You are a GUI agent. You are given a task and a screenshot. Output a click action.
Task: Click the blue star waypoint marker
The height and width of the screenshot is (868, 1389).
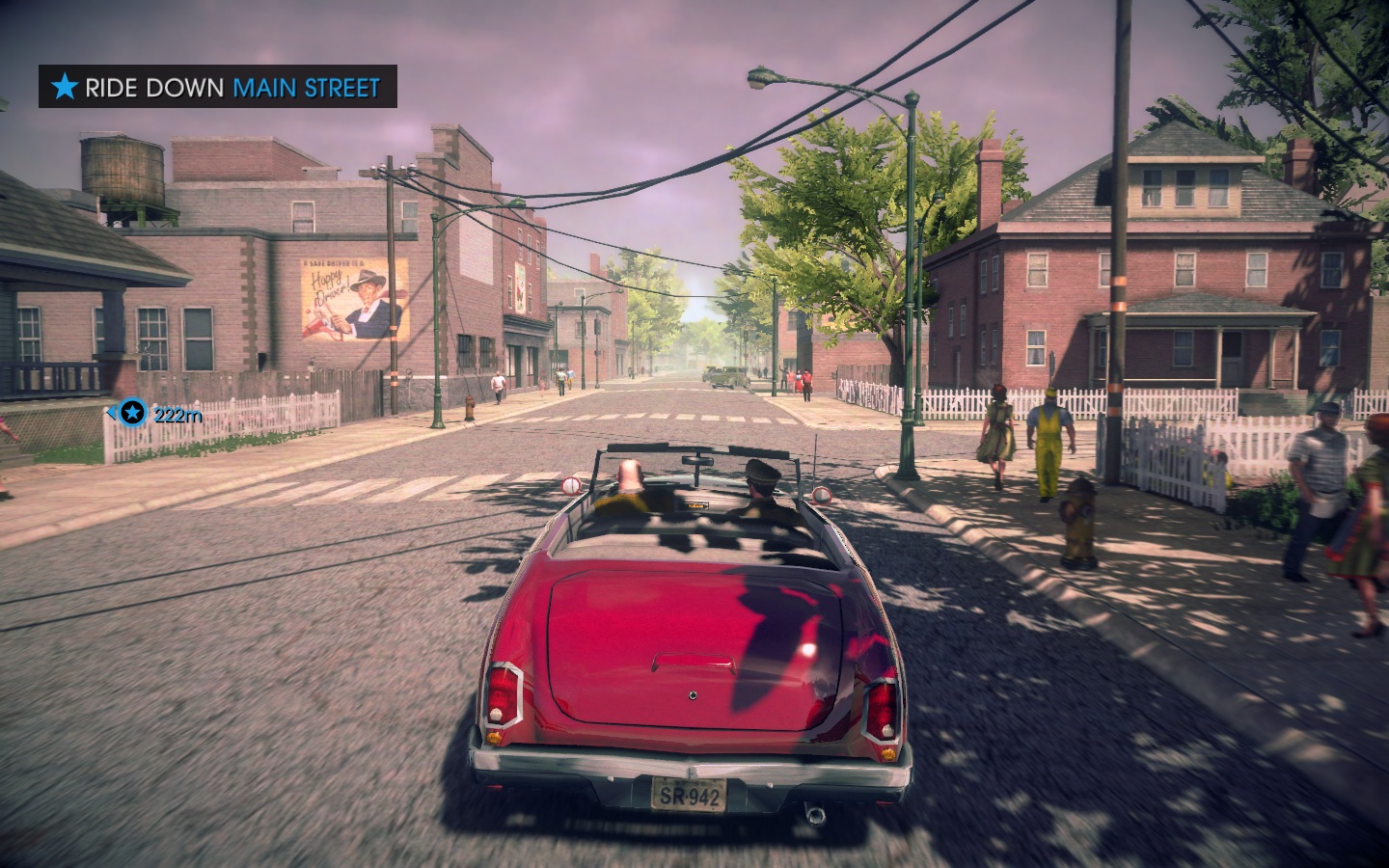tap(133, 414)
